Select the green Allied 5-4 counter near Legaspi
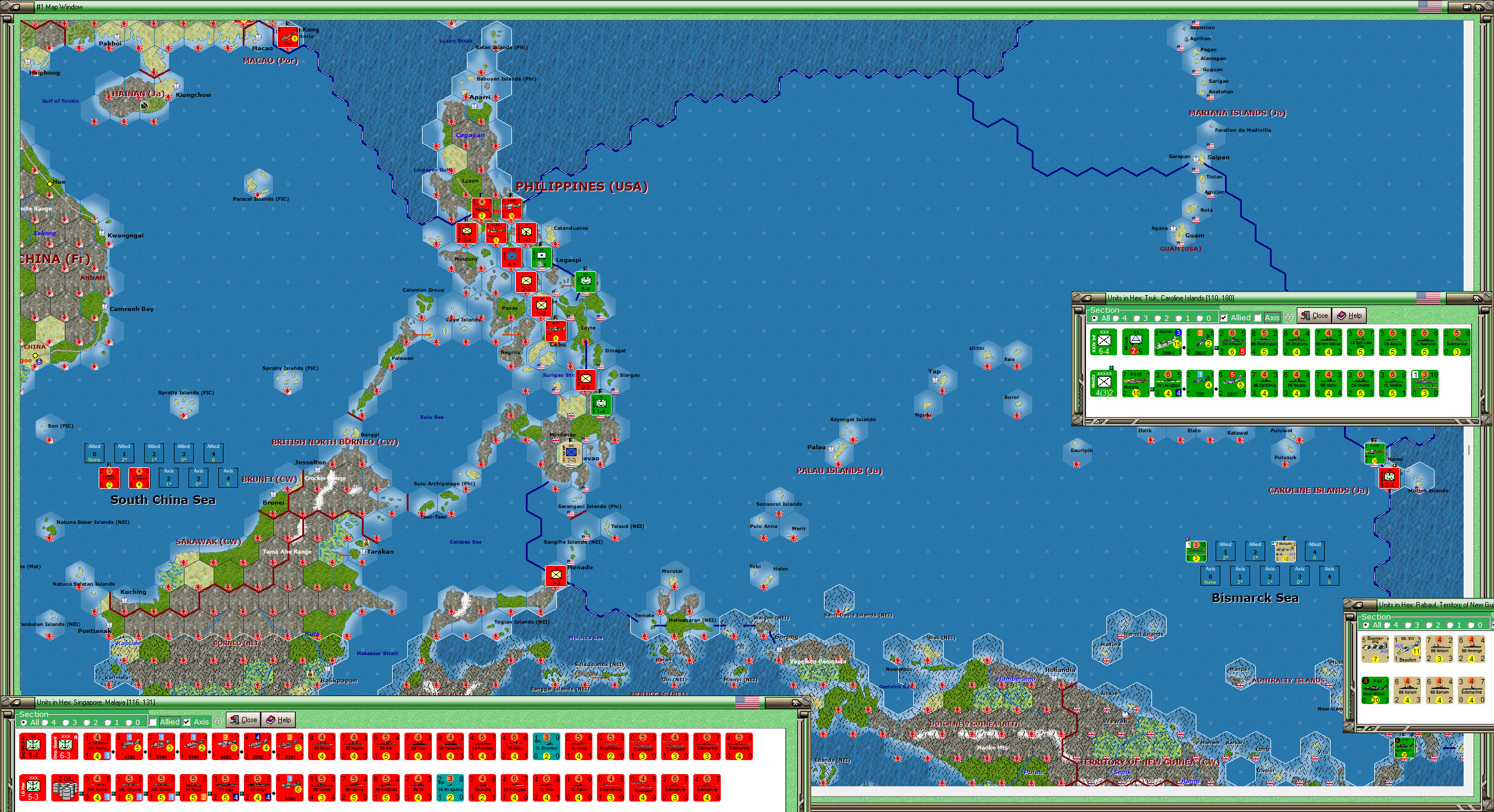This screenshot has height=812, width=1494. point(585,282)
